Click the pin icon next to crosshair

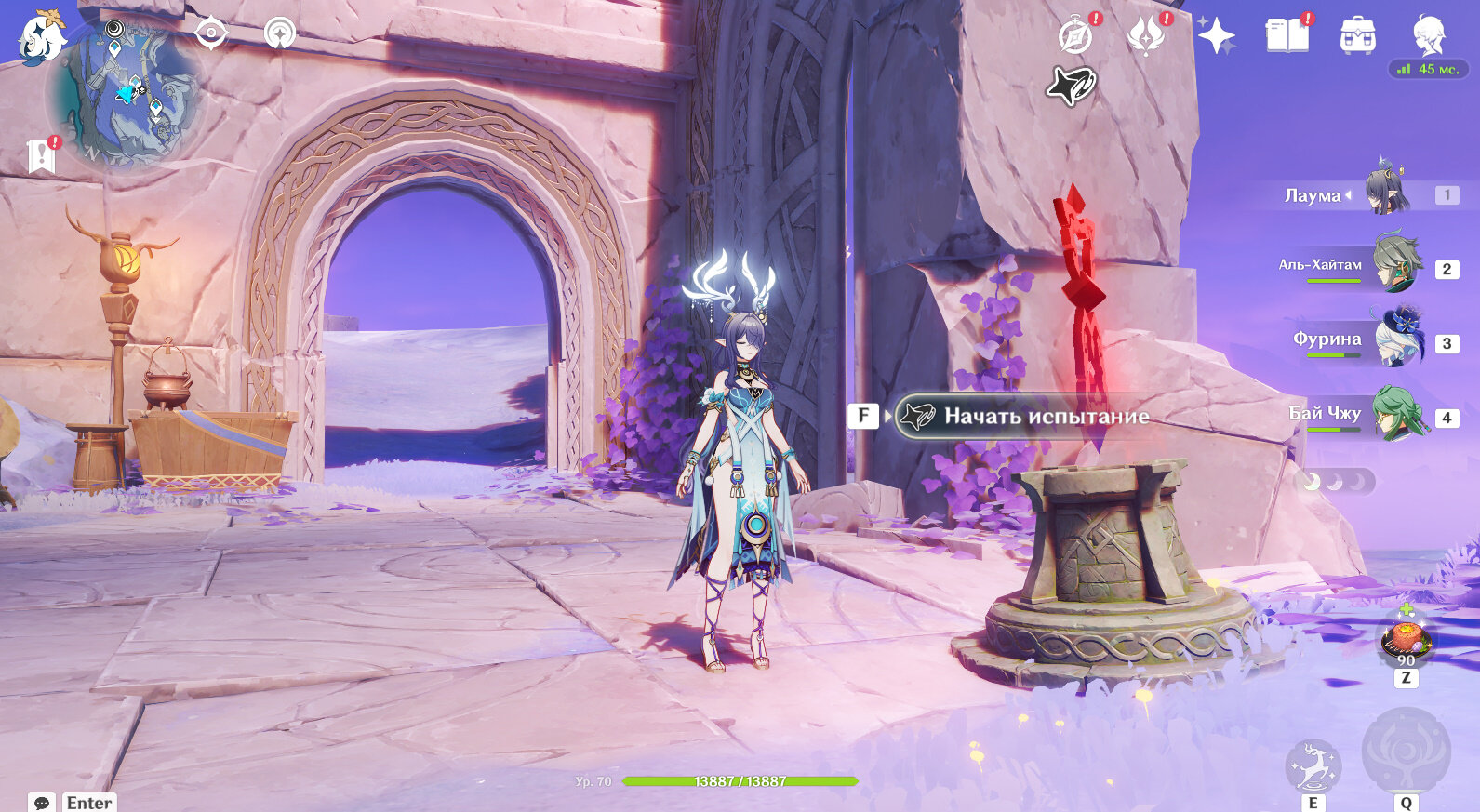click(279, 33)
